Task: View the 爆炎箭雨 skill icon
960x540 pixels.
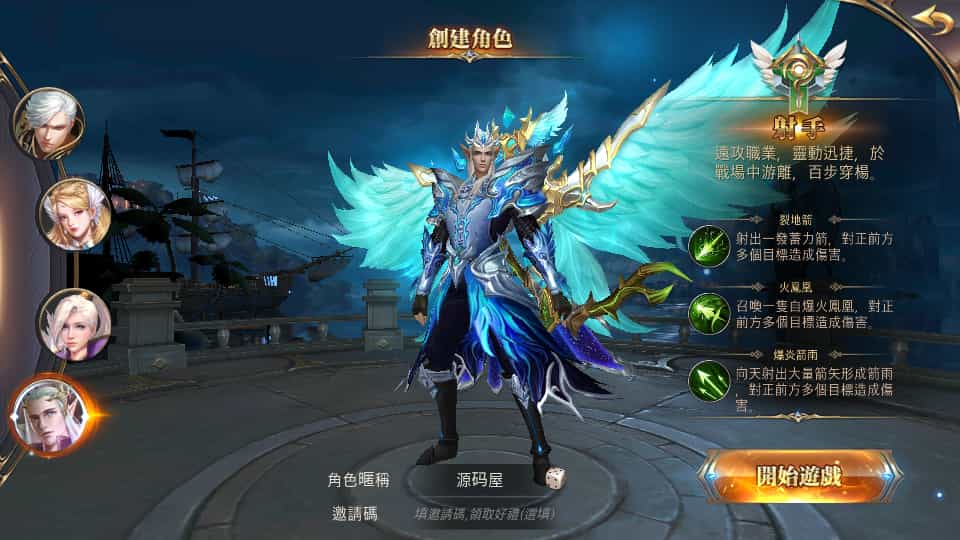Action: 709,380
